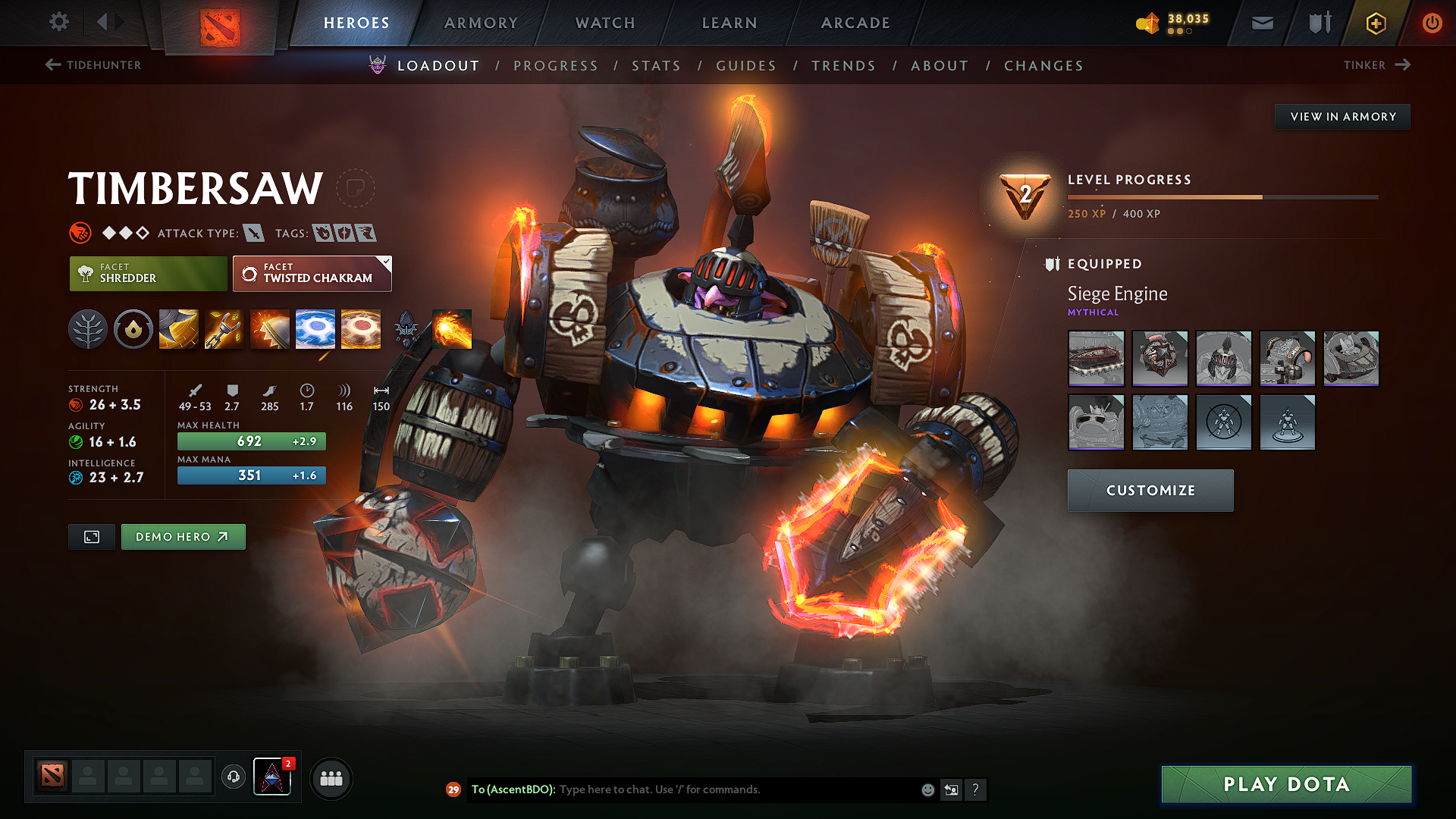1456x819 pixels.
Task: Click the Level Progress XP bar
Action: tap(1221, 196)
